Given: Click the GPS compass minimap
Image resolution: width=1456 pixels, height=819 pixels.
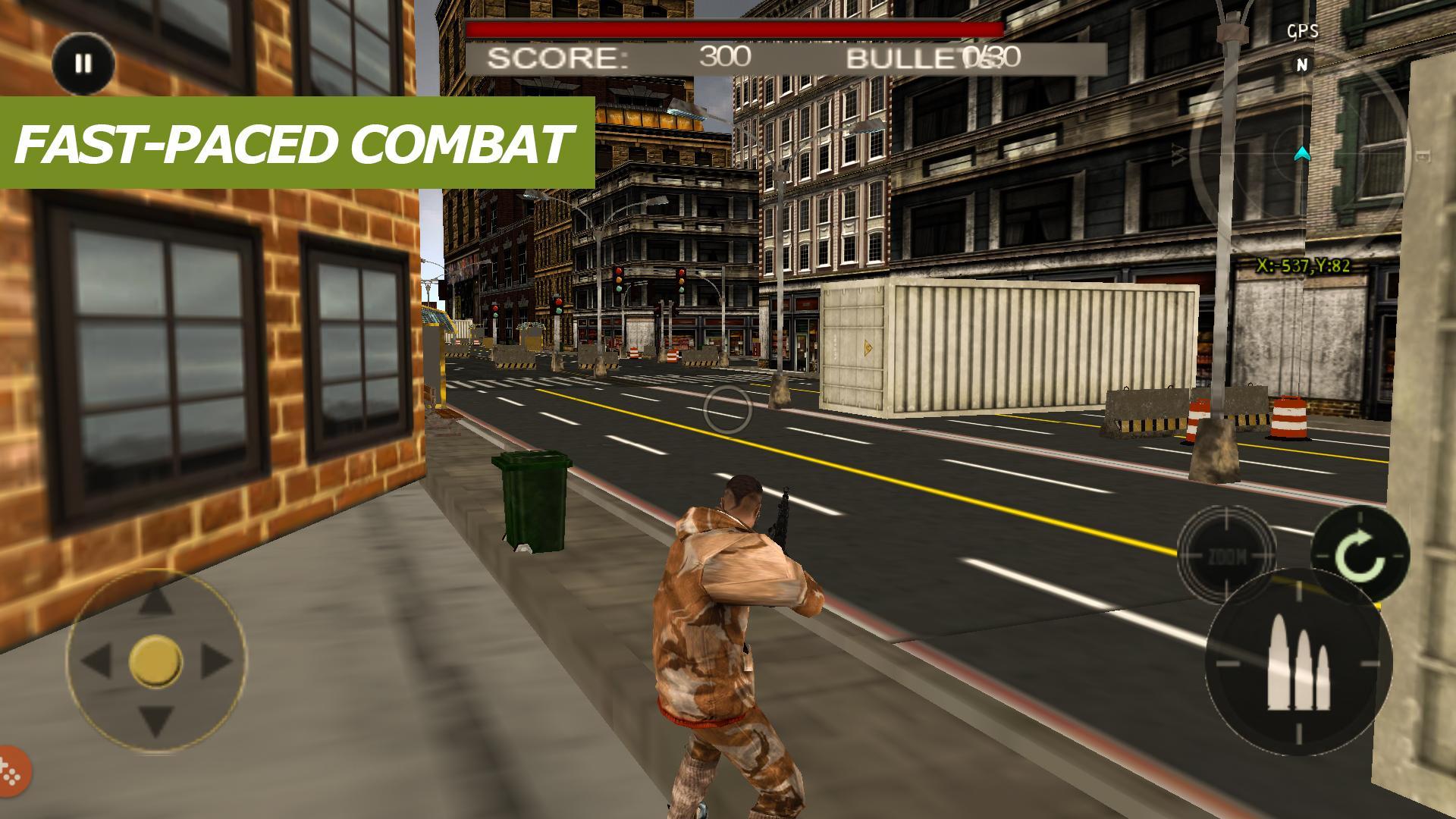Looking at the screenshot, I should tap(1300, 155).
